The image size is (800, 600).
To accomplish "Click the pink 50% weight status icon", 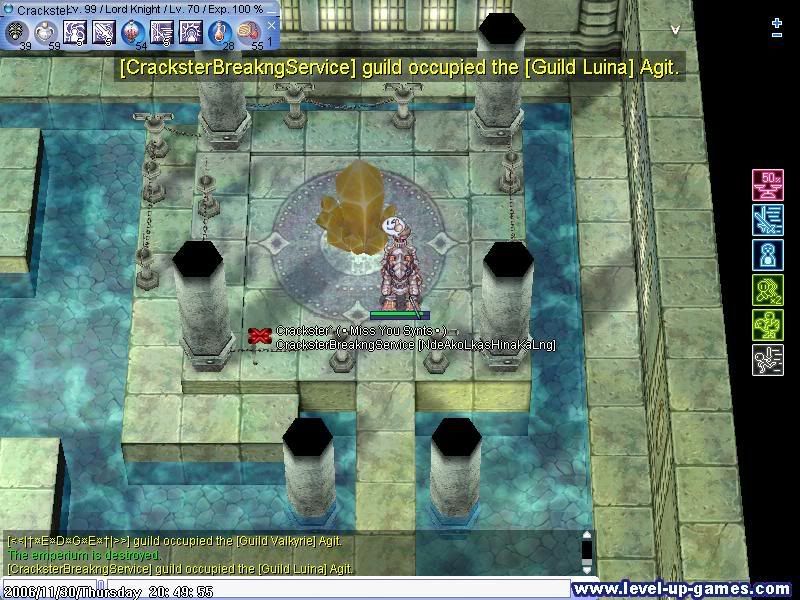I will point(767,185).
